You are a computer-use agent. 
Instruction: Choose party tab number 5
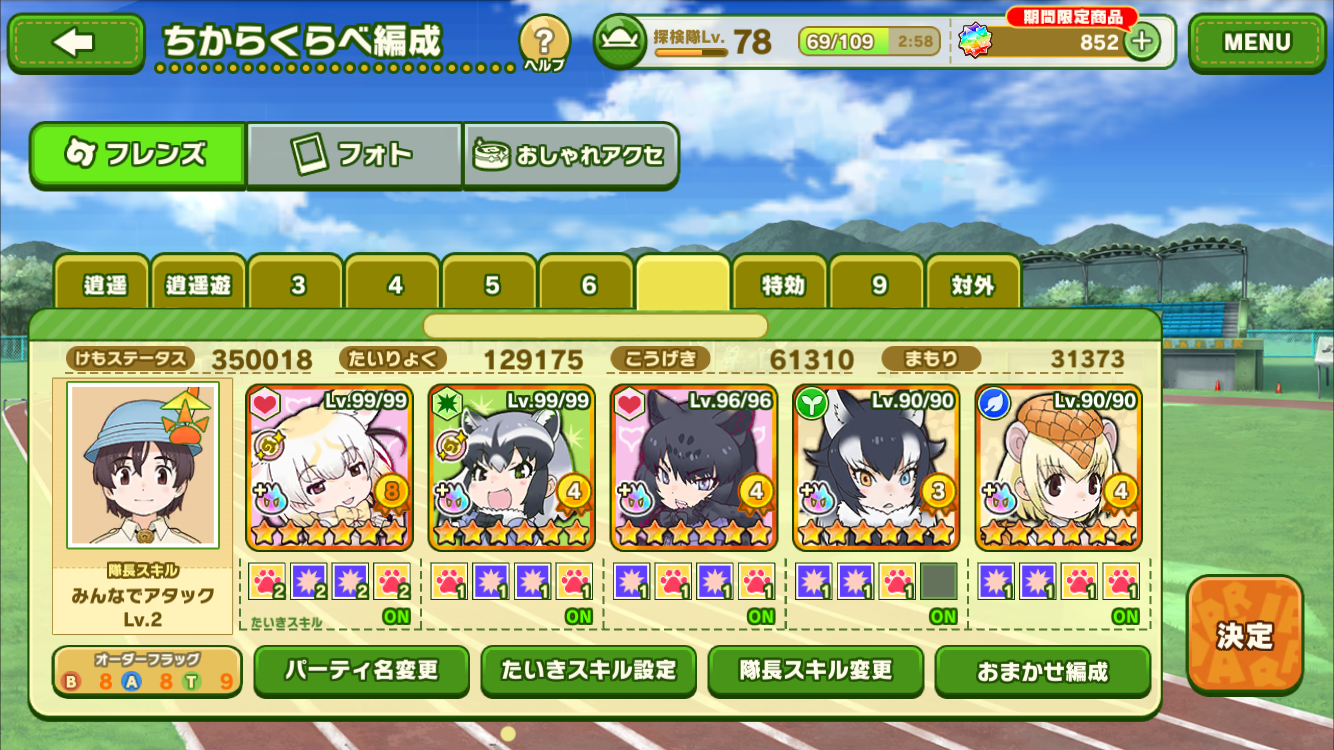click(491, 285)
